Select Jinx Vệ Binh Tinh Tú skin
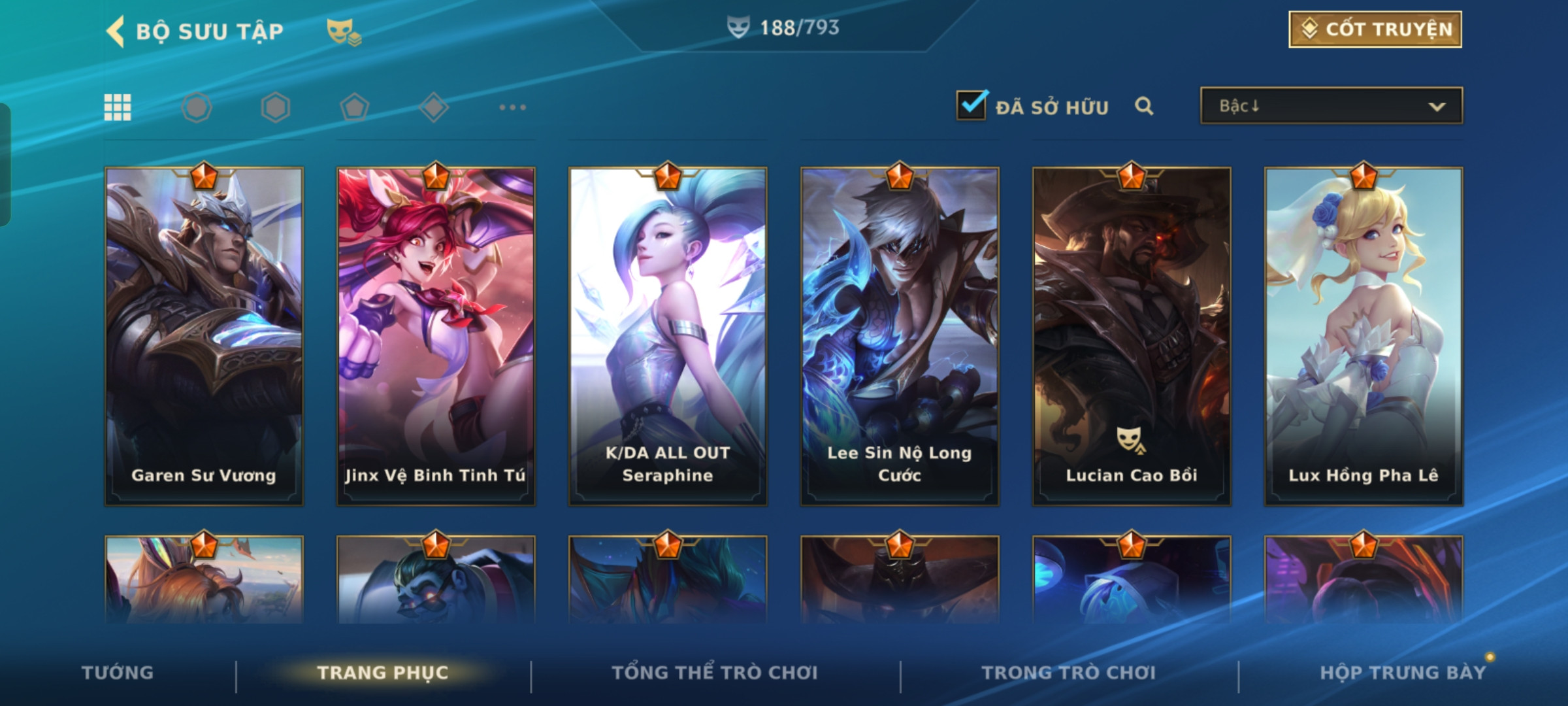 pos(436,336)
